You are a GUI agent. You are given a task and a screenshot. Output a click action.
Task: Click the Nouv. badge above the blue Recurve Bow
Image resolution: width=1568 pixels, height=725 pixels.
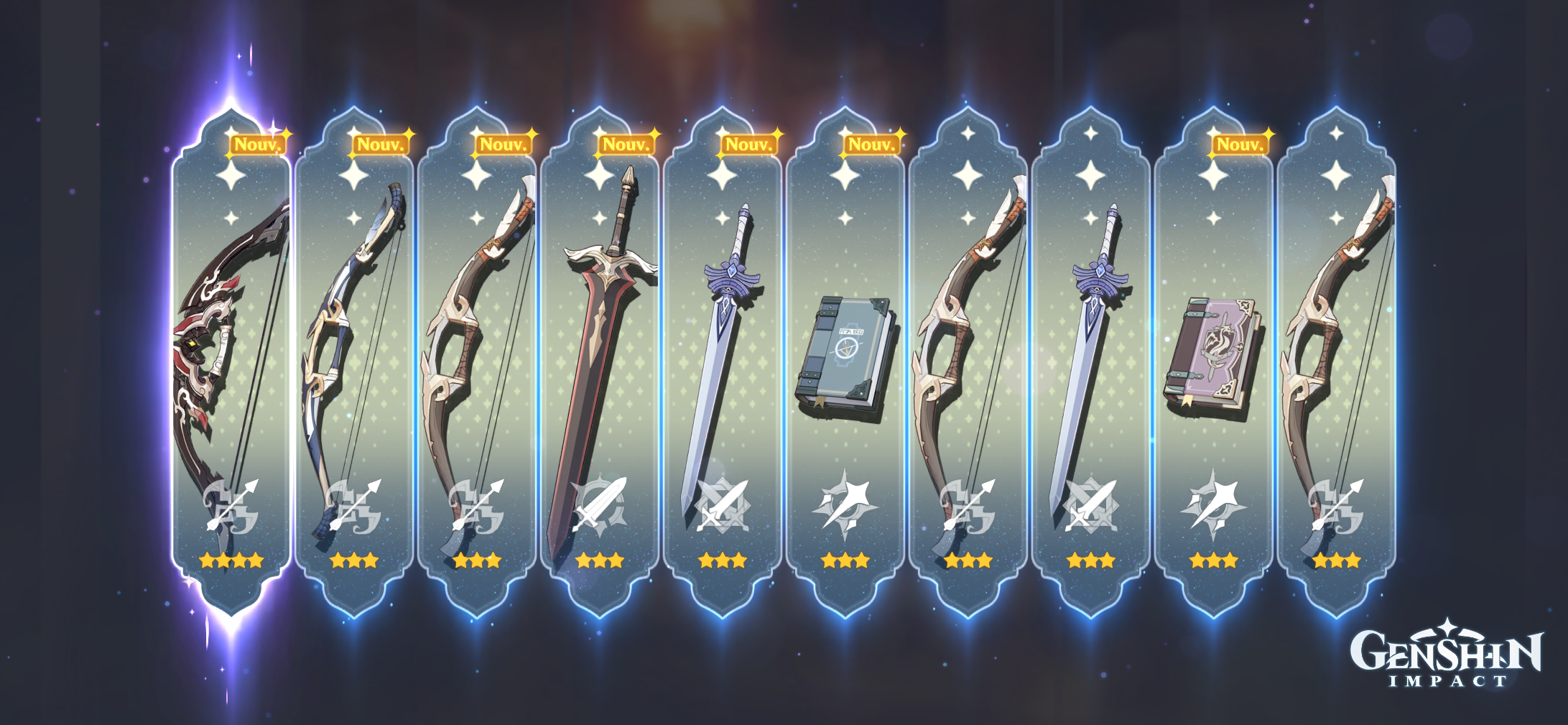click(380, 144)
